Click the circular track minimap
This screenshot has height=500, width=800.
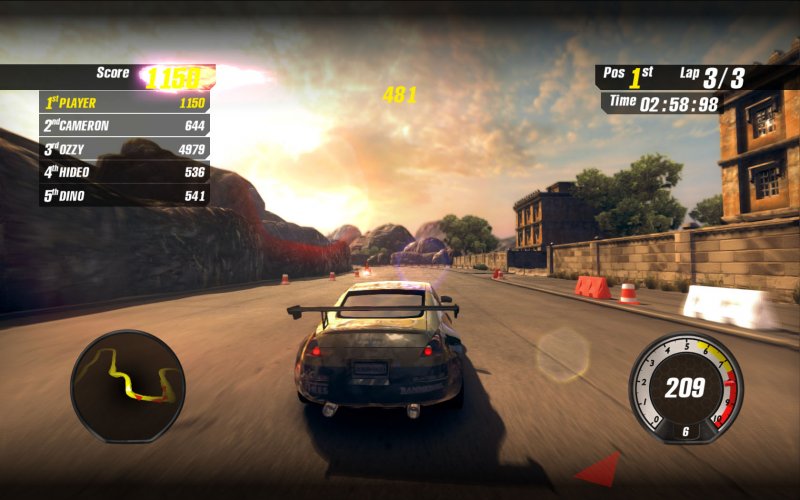[x=128, y=385]
